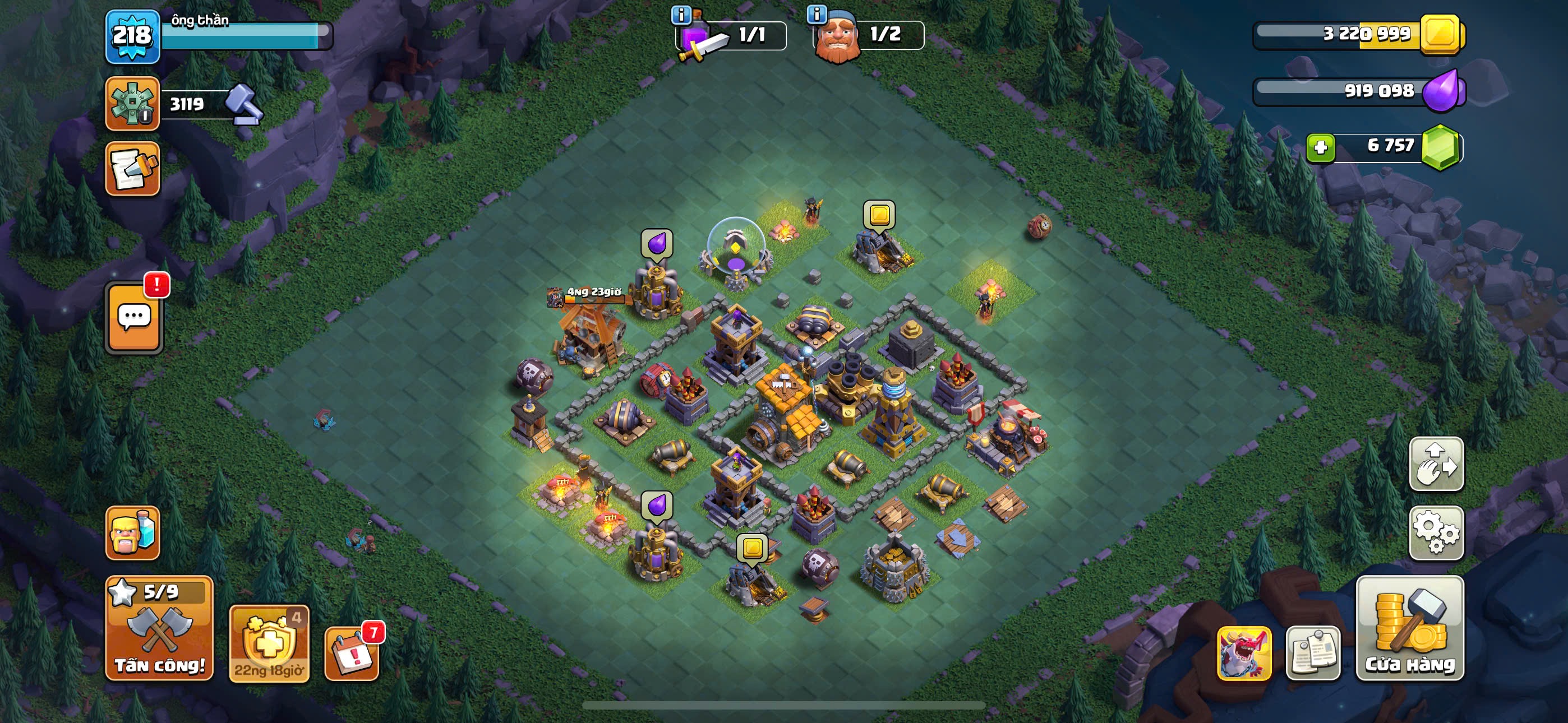Click the level 218 player badge
The width and height of the screenshot is (1568, 723).
coord(132,36)
